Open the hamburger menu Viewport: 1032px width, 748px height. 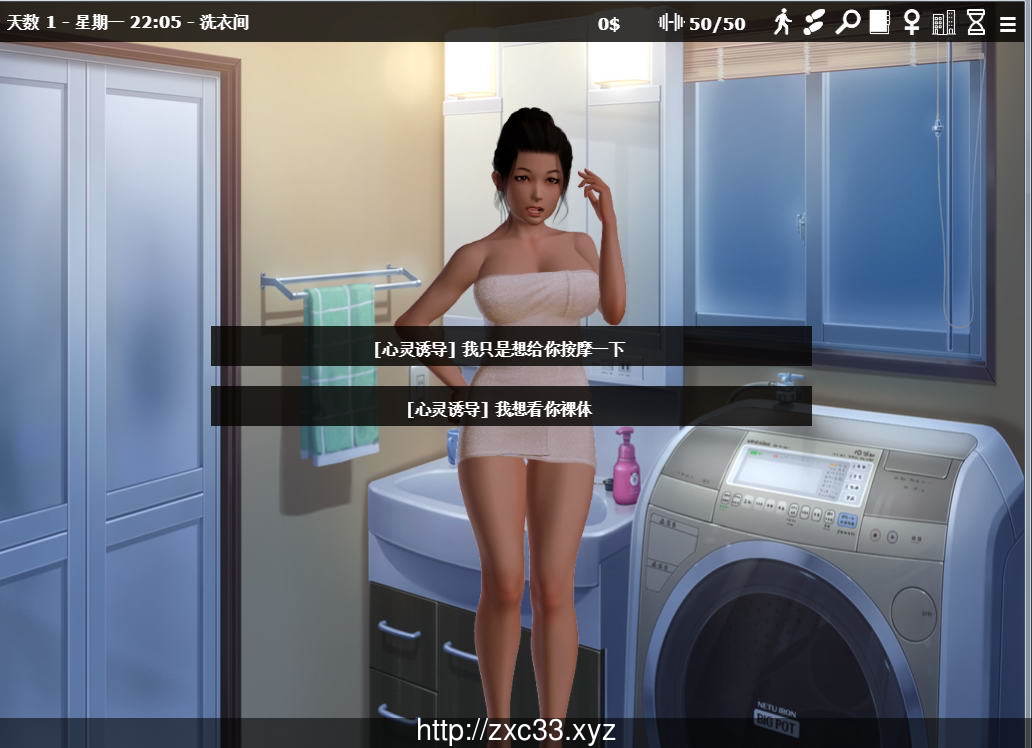[x=1008, y=24]
